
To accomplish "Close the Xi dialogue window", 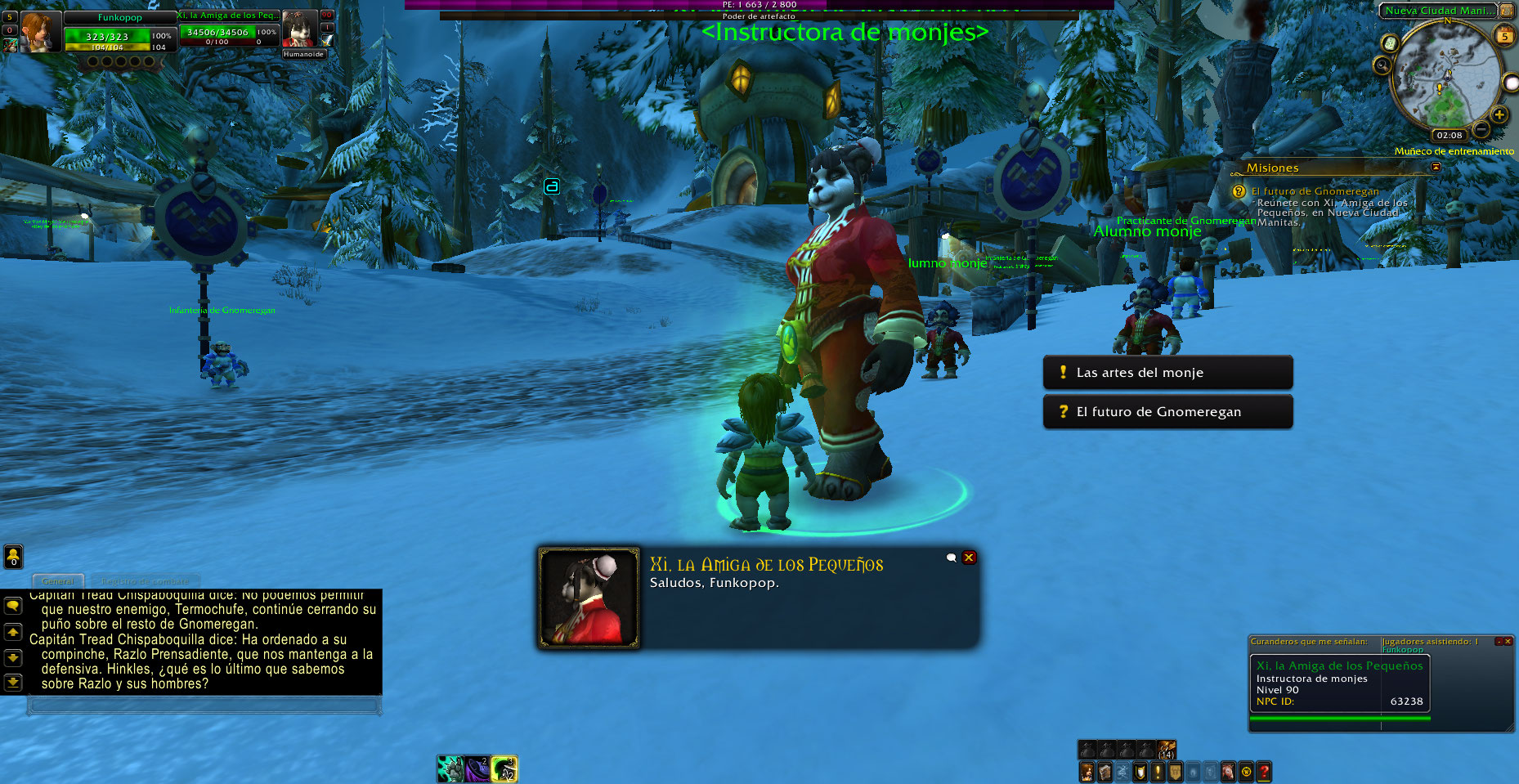I will (969, 558).
